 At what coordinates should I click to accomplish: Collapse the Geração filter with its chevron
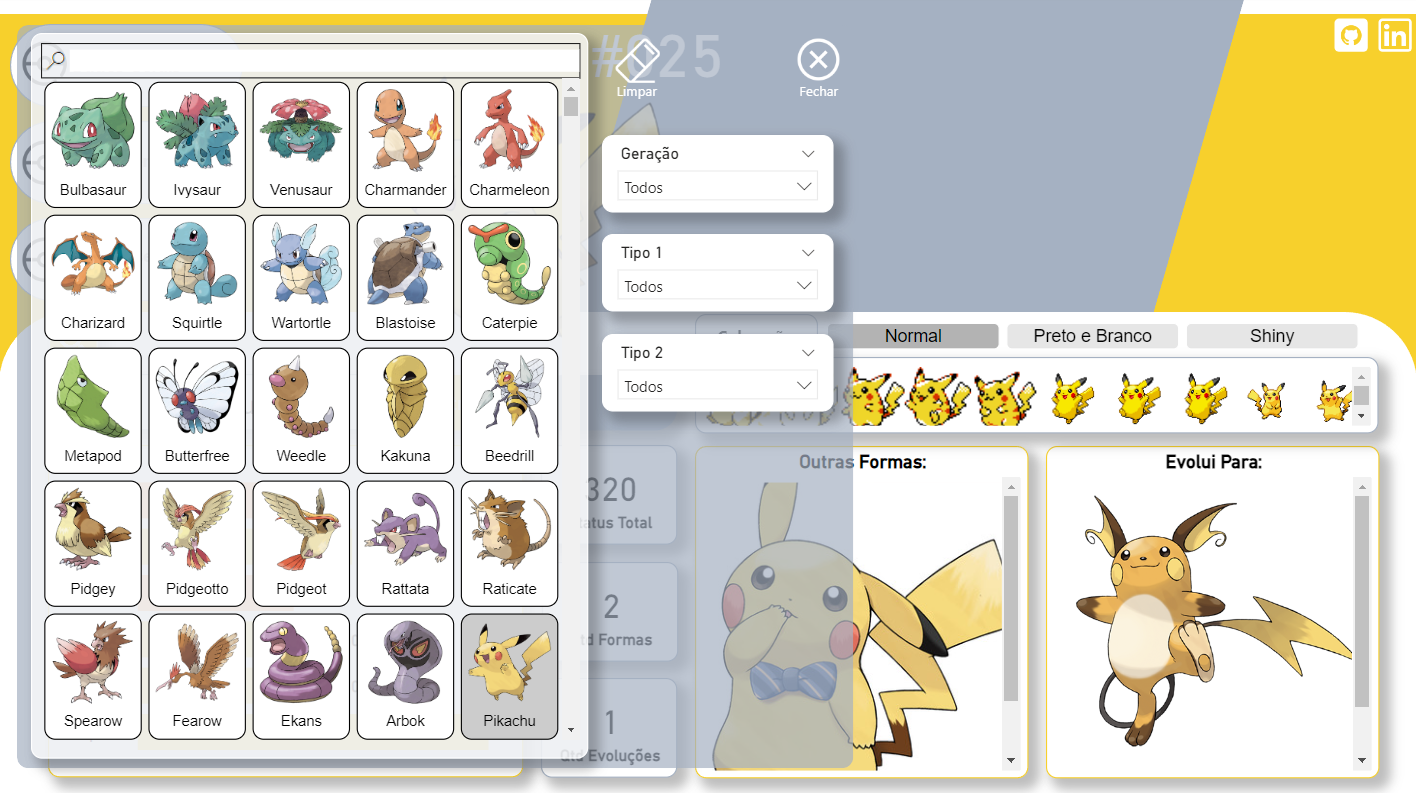(x=808, y=153)
